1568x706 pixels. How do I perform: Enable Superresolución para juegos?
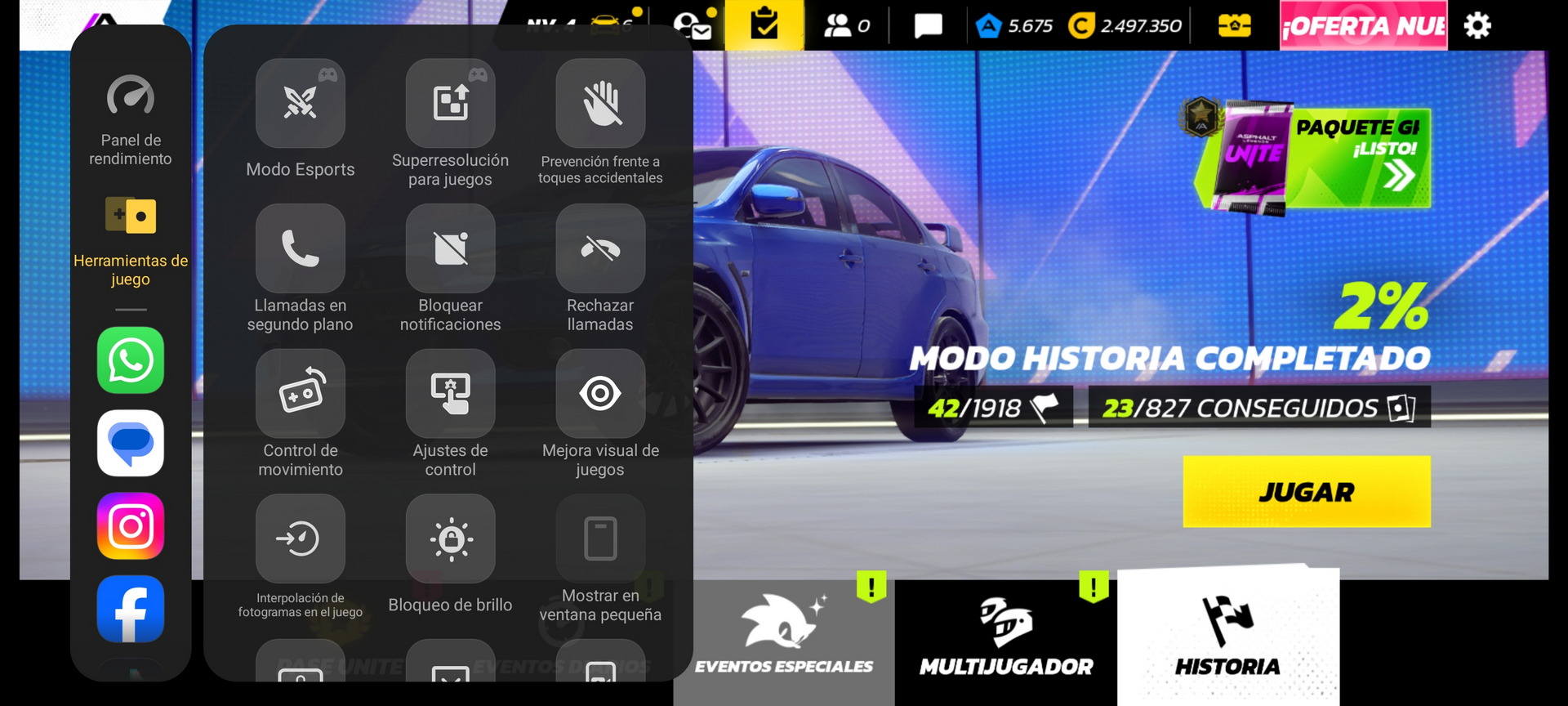point(450,104)
